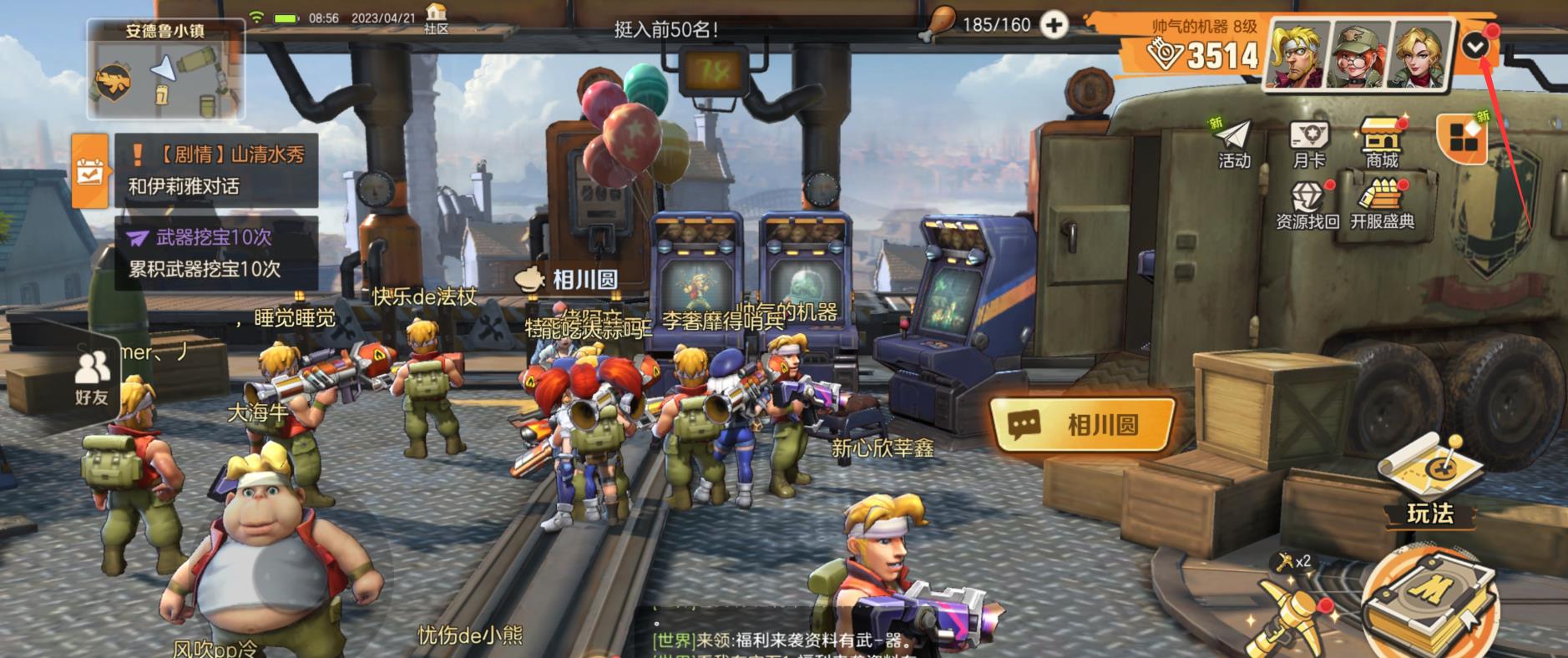This screenshot has width=1568, height=658.
Task: Open the 玩法 gameplay map
Action: 1429,484
